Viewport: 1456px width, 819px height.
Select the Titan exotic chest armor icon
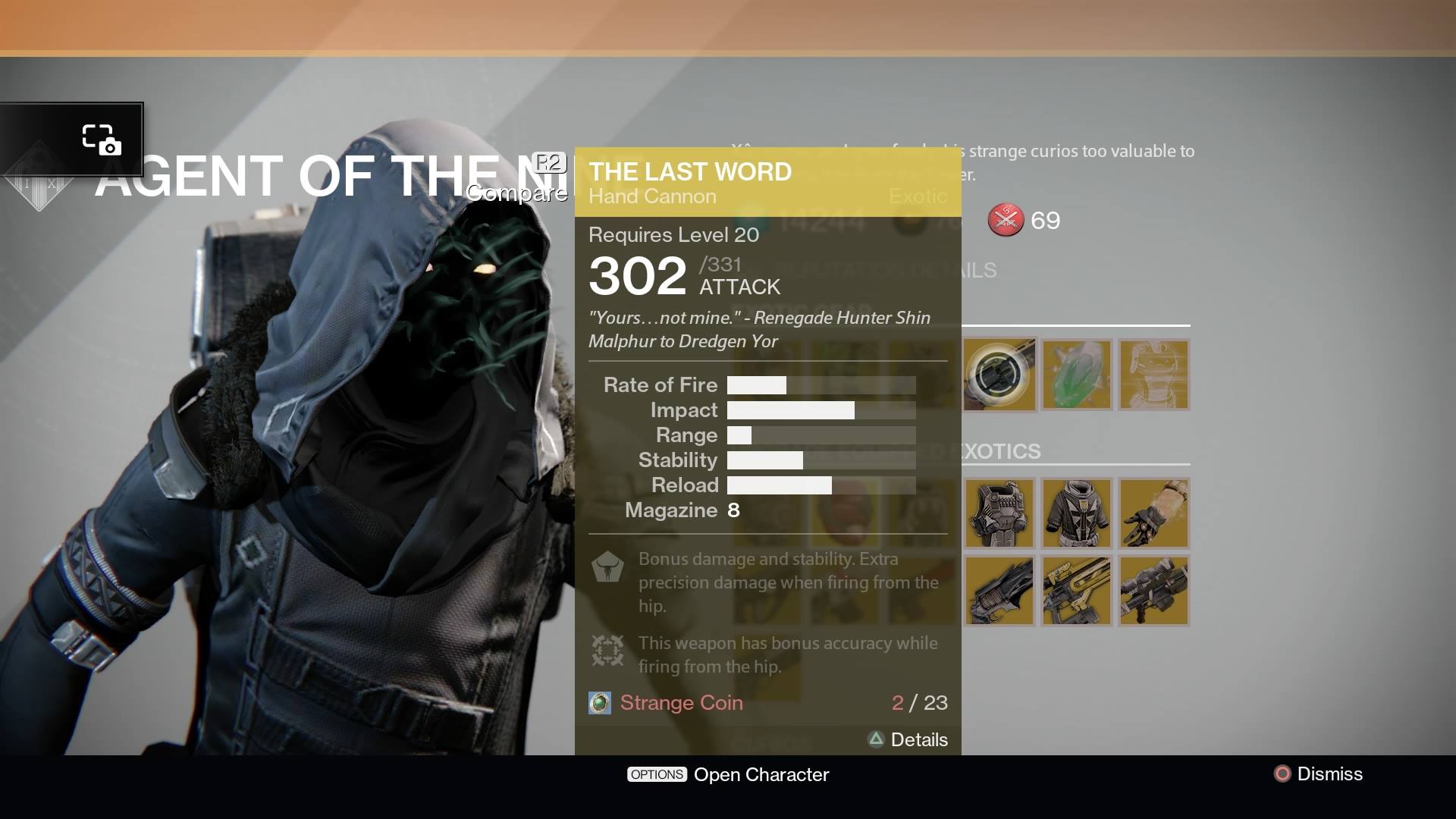click(x=999, y=513)
